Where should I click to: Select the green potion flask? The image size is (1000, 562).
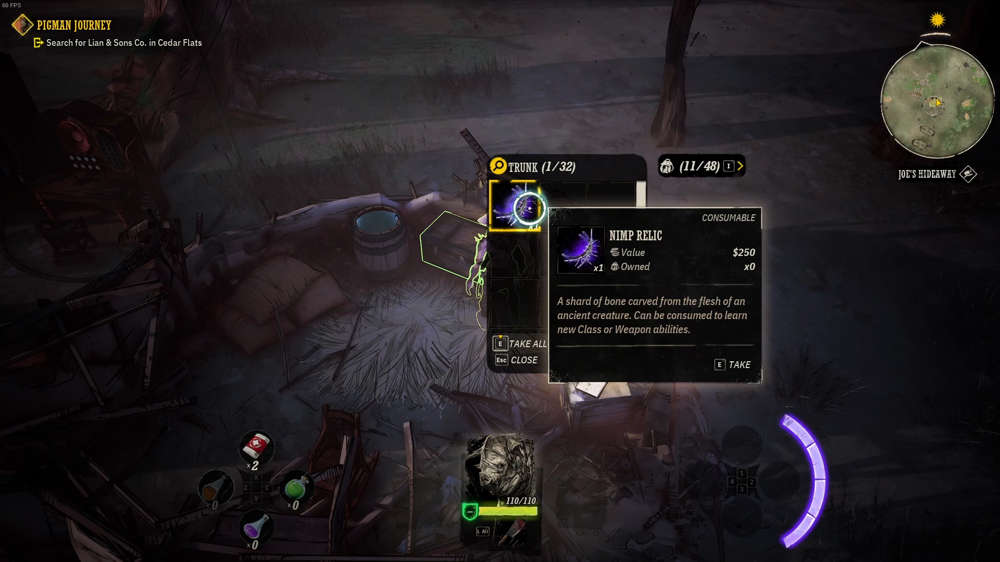pos(293,487)
